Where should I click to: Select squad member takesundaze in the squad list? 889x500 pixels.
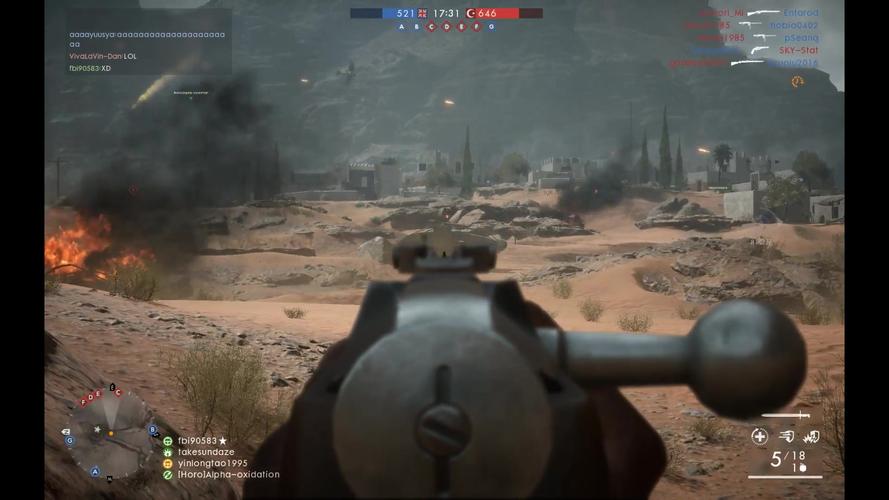tap(207, 452)
